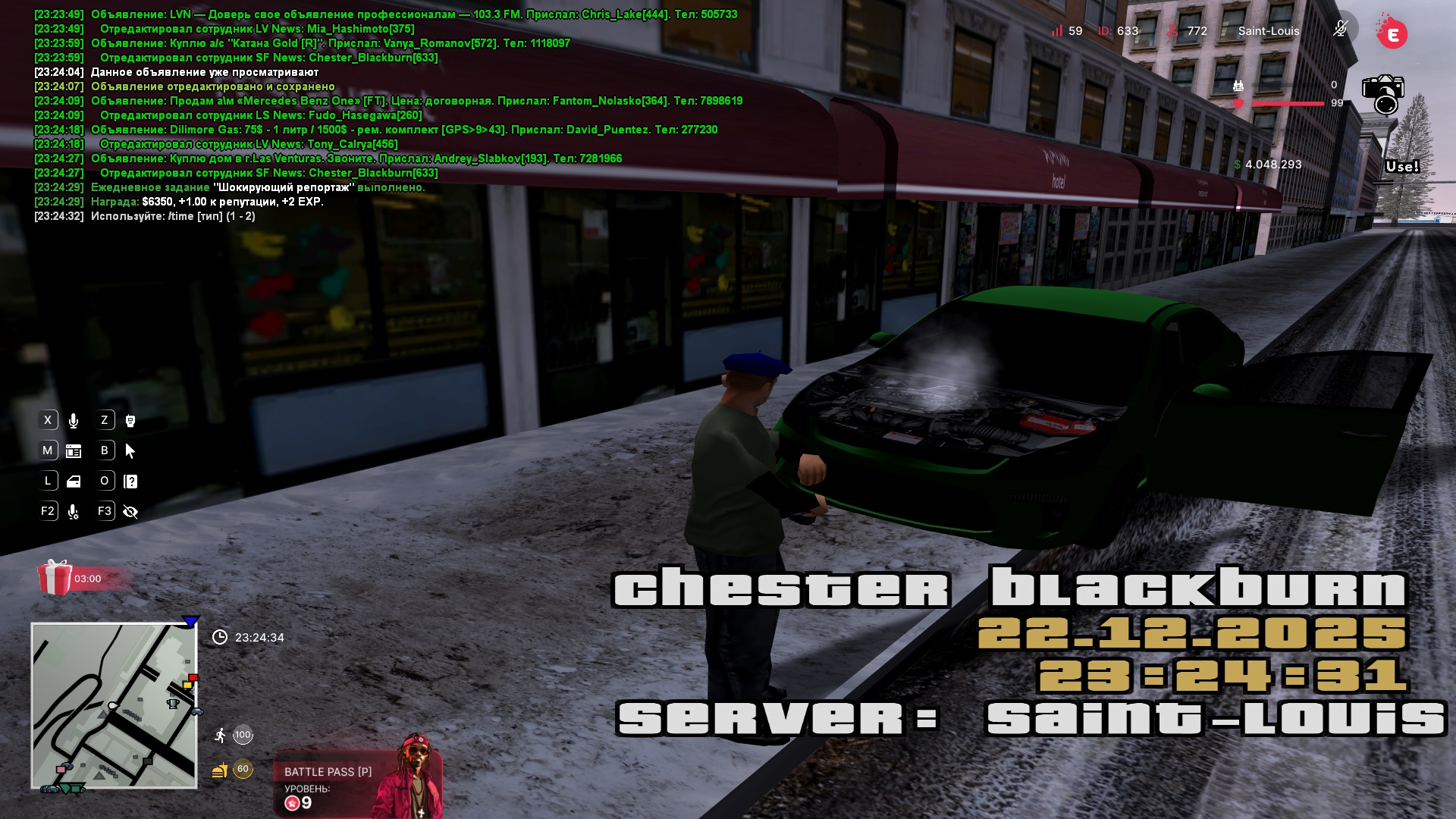Enable the mouse cursor icon

[x=130, y=451]
